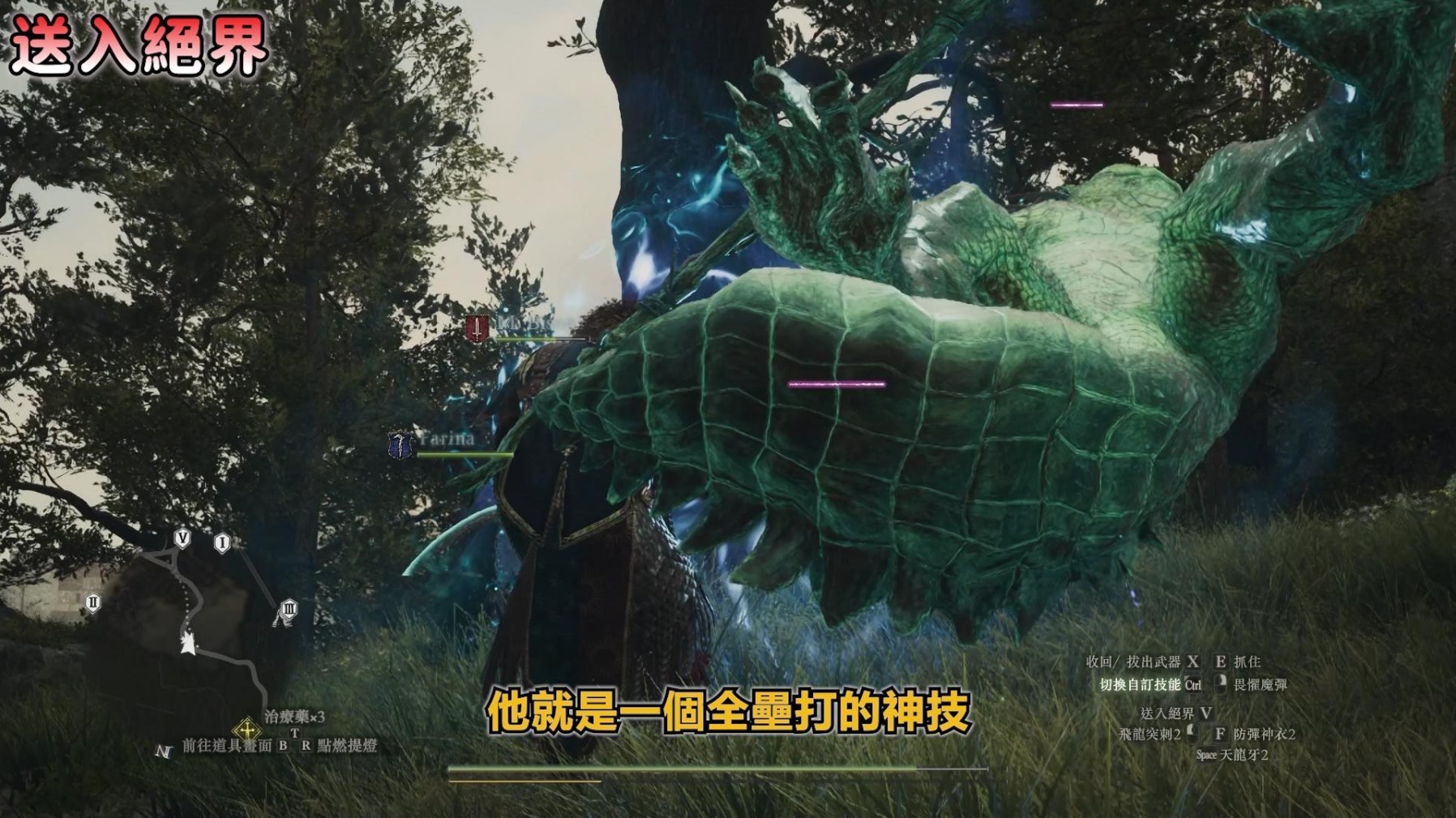The height and width of the screenshot is (818, 1456).
Task: Click the marker II hexagon on the minimap
Action: (92, 602)
